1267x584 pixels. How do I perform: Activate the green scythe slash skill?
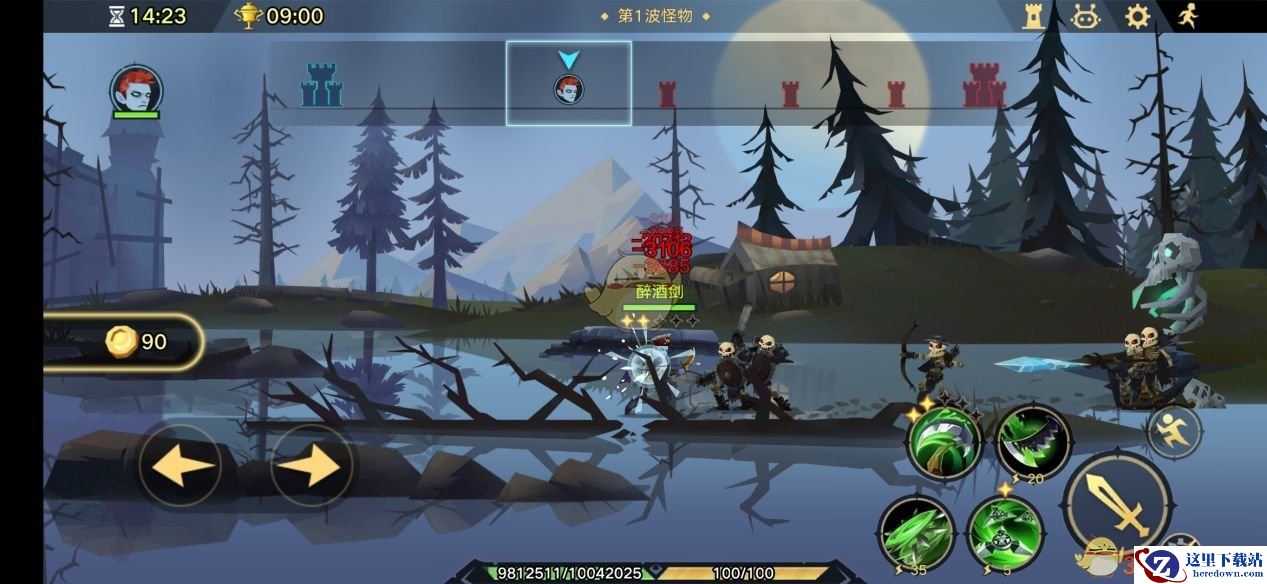943,444
